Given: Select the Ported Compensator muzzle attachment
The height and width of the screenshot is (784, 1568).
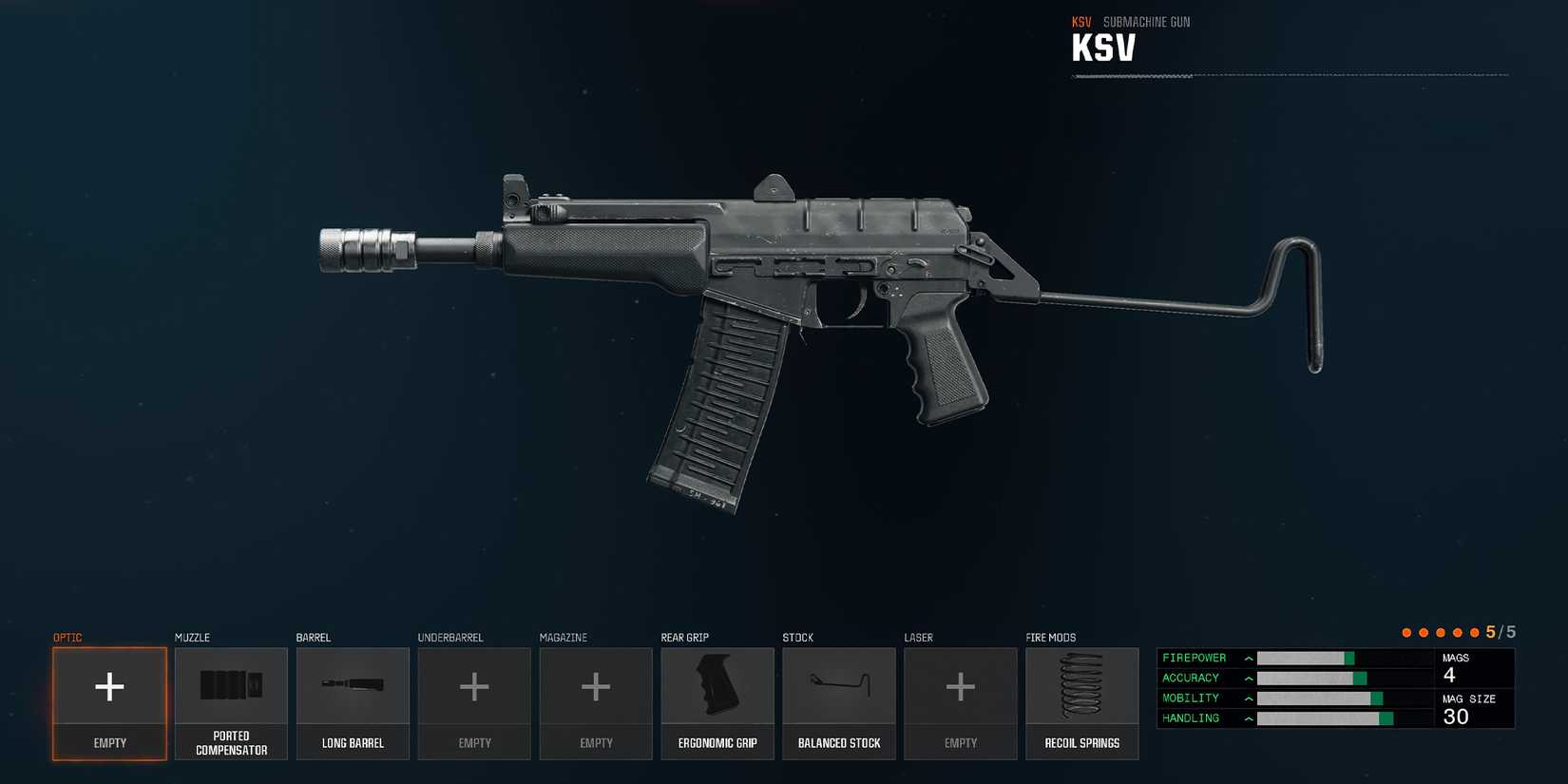Looking at the screenshot, I should coord(231,703).
